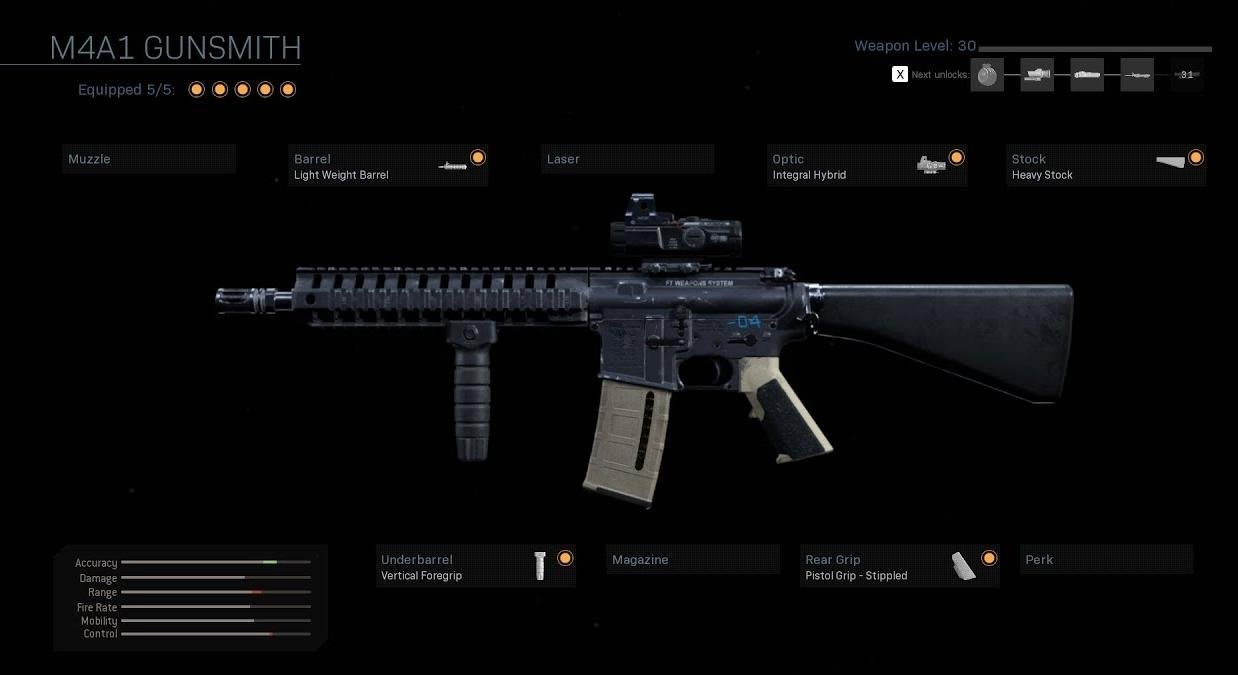
Task: Click the drum magazine next-unlock thumbnail
Action: 987,75
